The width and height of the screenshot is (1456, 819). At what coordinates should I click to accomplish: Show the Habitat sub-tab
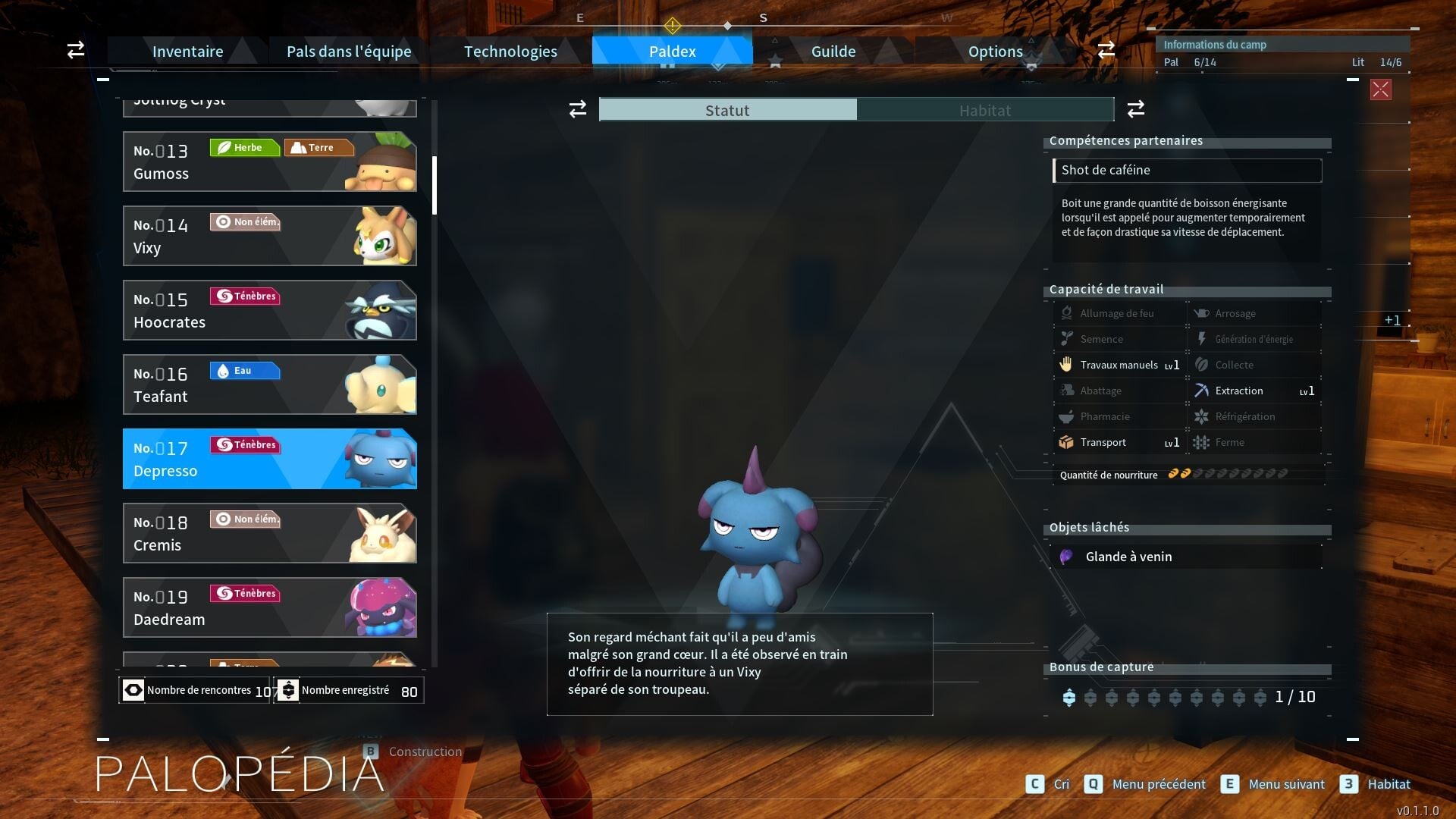click(984, 111)
